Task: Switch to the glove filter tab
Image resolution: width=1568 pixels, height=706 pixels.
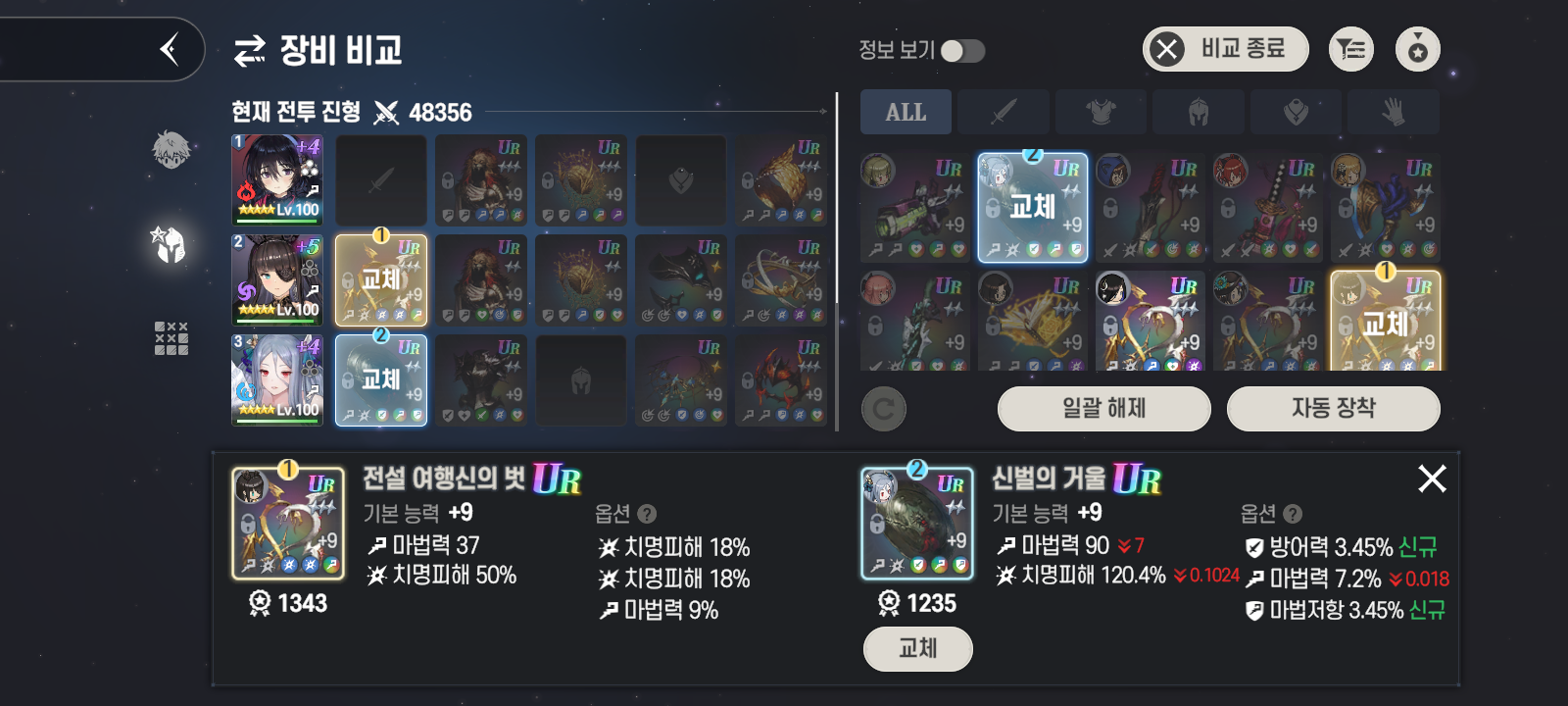Action: pyautogui.click(x=1393, y=113)
